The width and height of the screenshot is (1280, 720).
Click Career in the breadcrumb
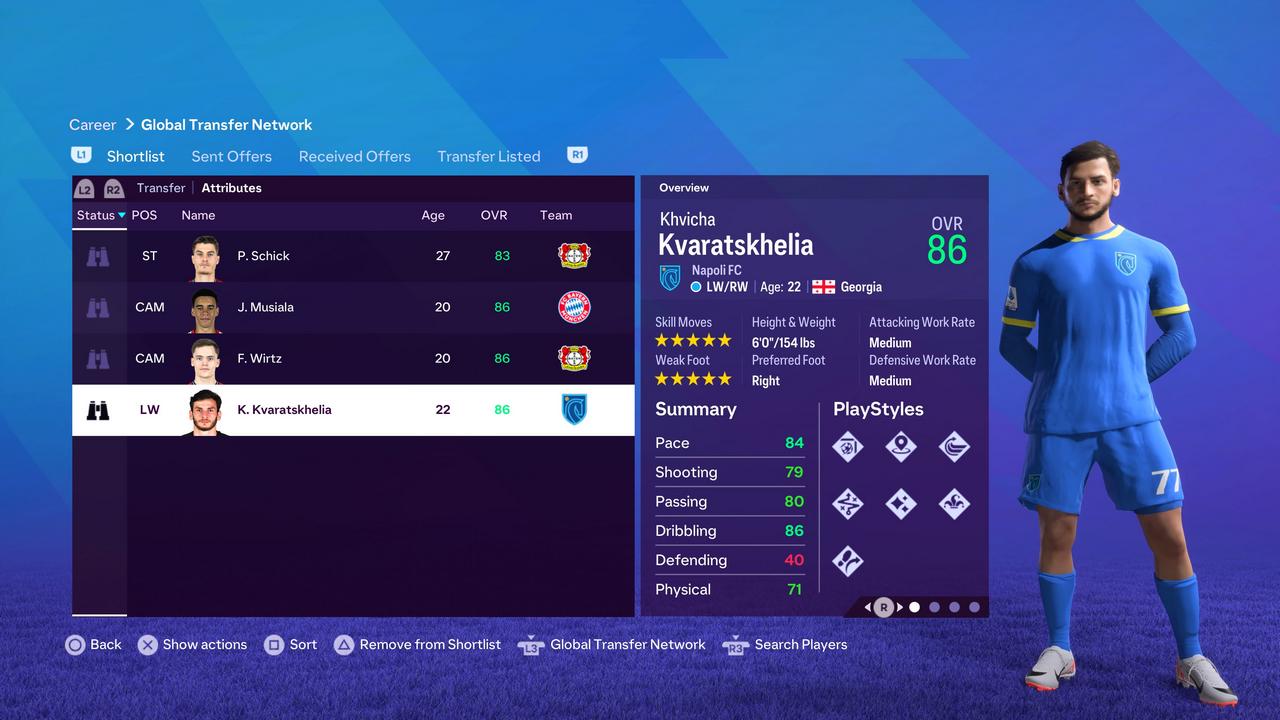(x=93, y=125)
